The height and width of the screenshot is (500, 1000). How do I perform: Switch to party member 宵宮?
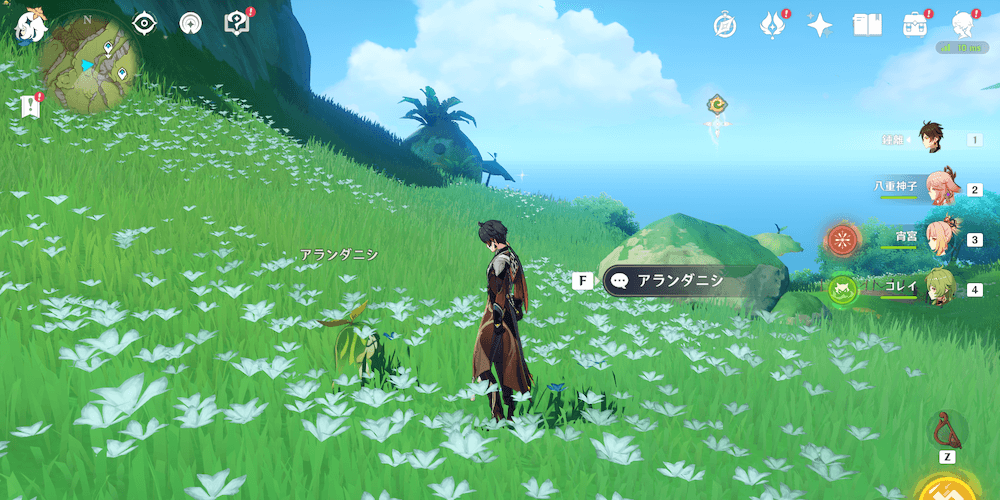point(938,238)
